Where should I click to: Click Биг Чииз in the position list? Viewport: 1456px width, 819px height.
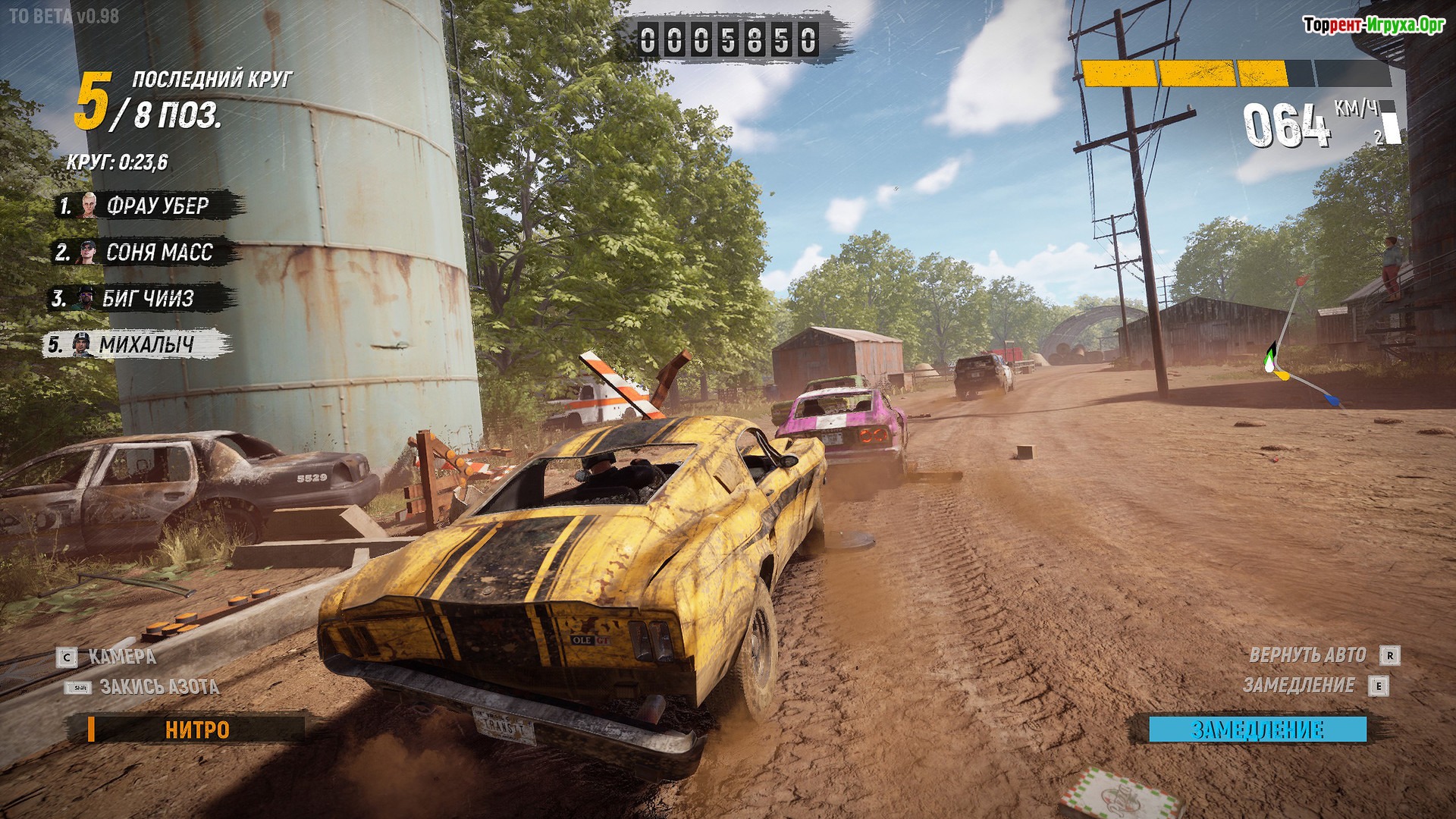[141, 299]
